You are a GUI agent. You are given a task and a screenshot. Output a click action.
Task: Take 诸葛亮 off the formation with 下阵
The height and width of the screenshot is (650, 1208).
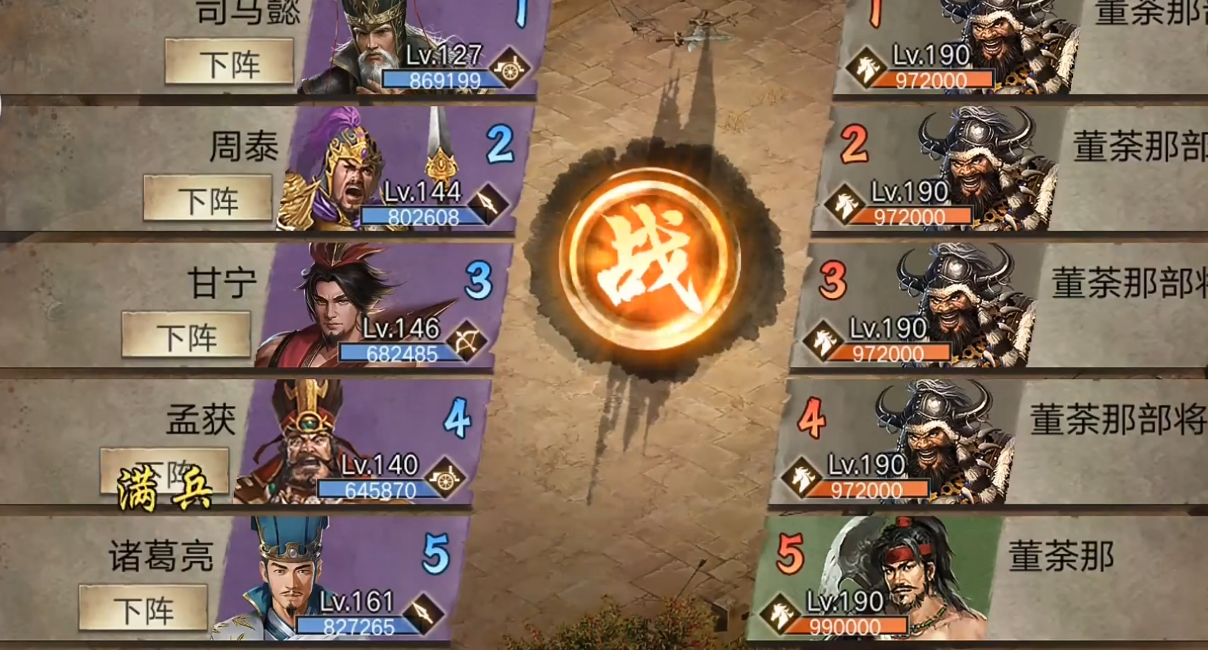143,608
